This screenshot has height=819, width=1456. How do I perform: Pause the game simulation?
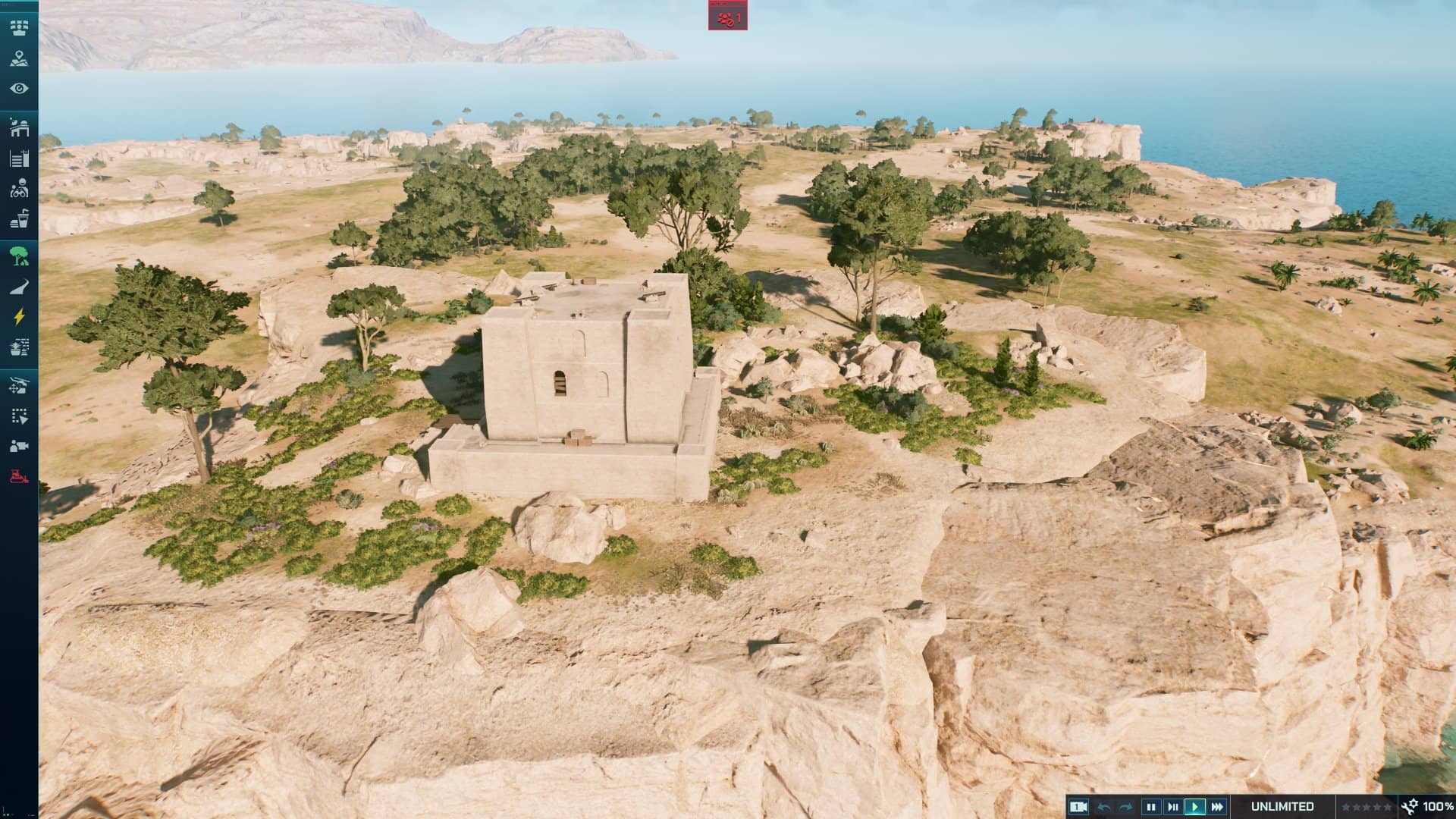point(1151,807)
